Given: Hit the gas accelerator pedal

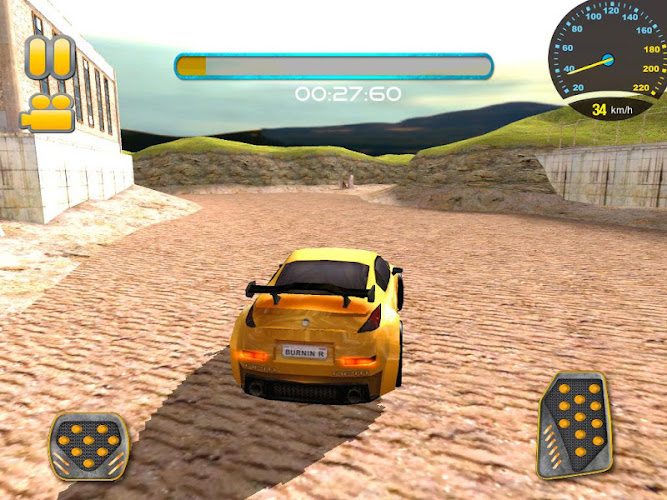Looking at the screenshot, I should 574,424.
